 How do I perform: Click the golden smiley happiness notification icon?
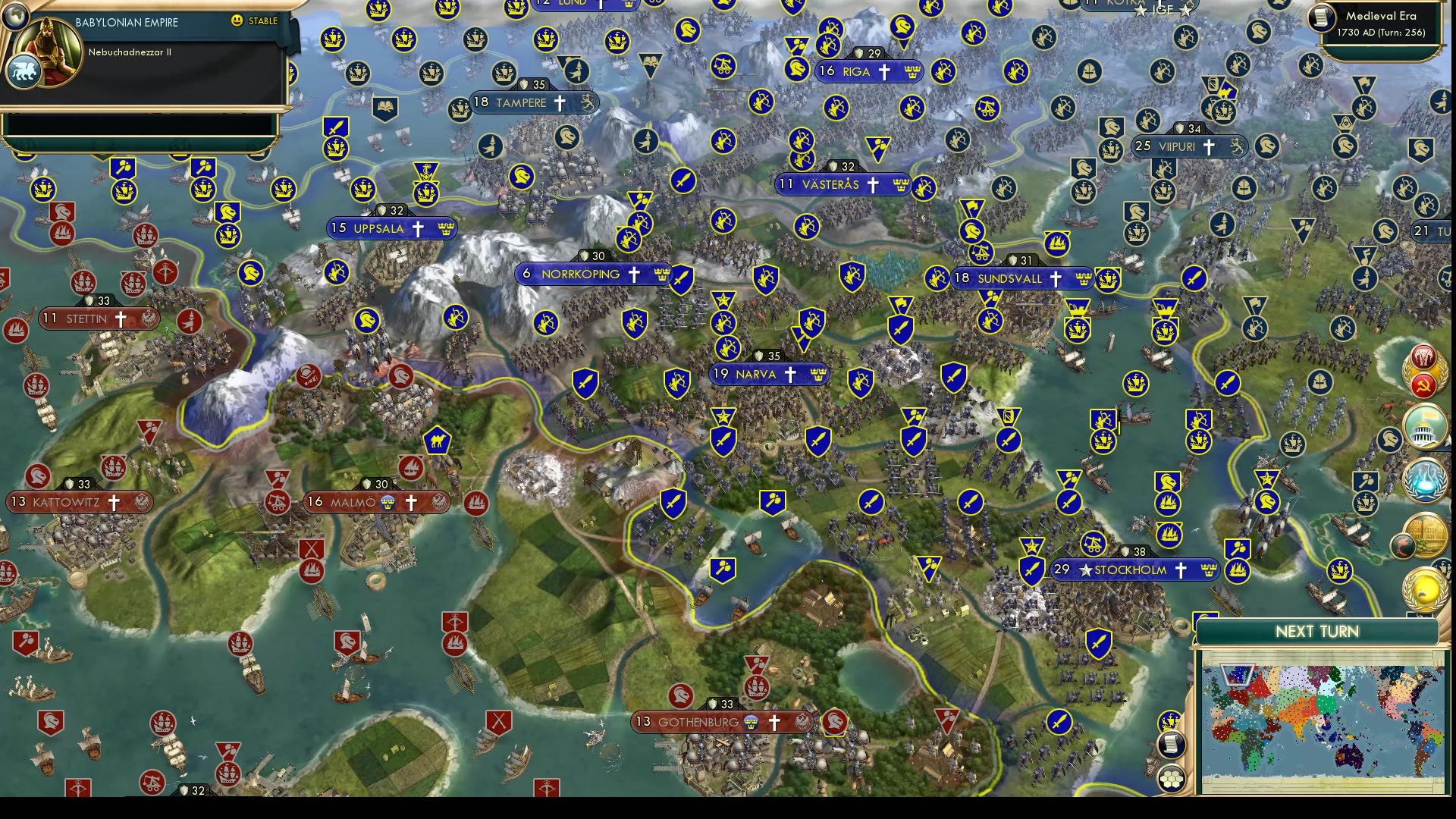click(1423, 590)
